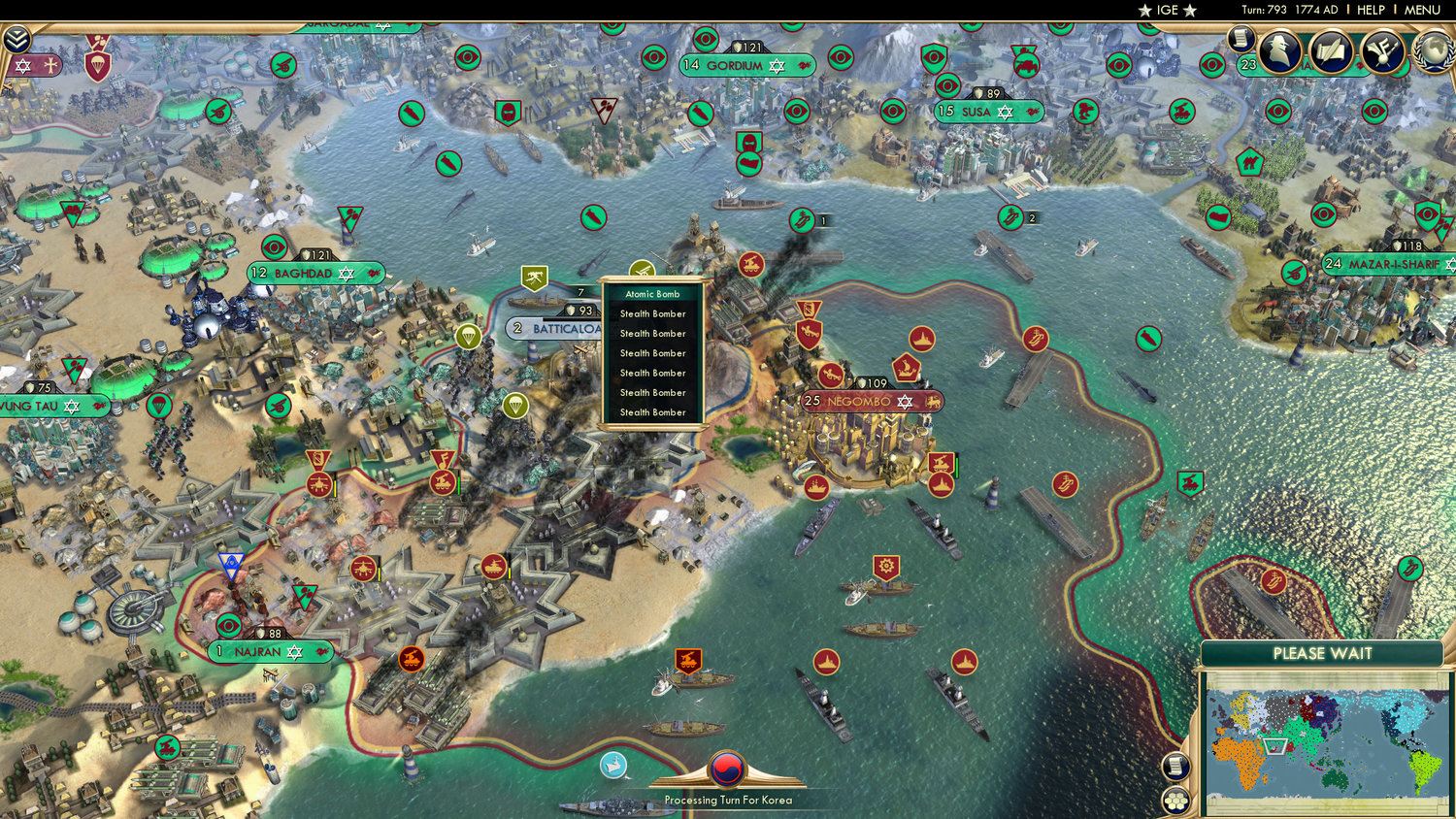Click the scroll icon beside the minimap
The height and width of the screenshot is (819, 1456).
[x=1175, y=766]
